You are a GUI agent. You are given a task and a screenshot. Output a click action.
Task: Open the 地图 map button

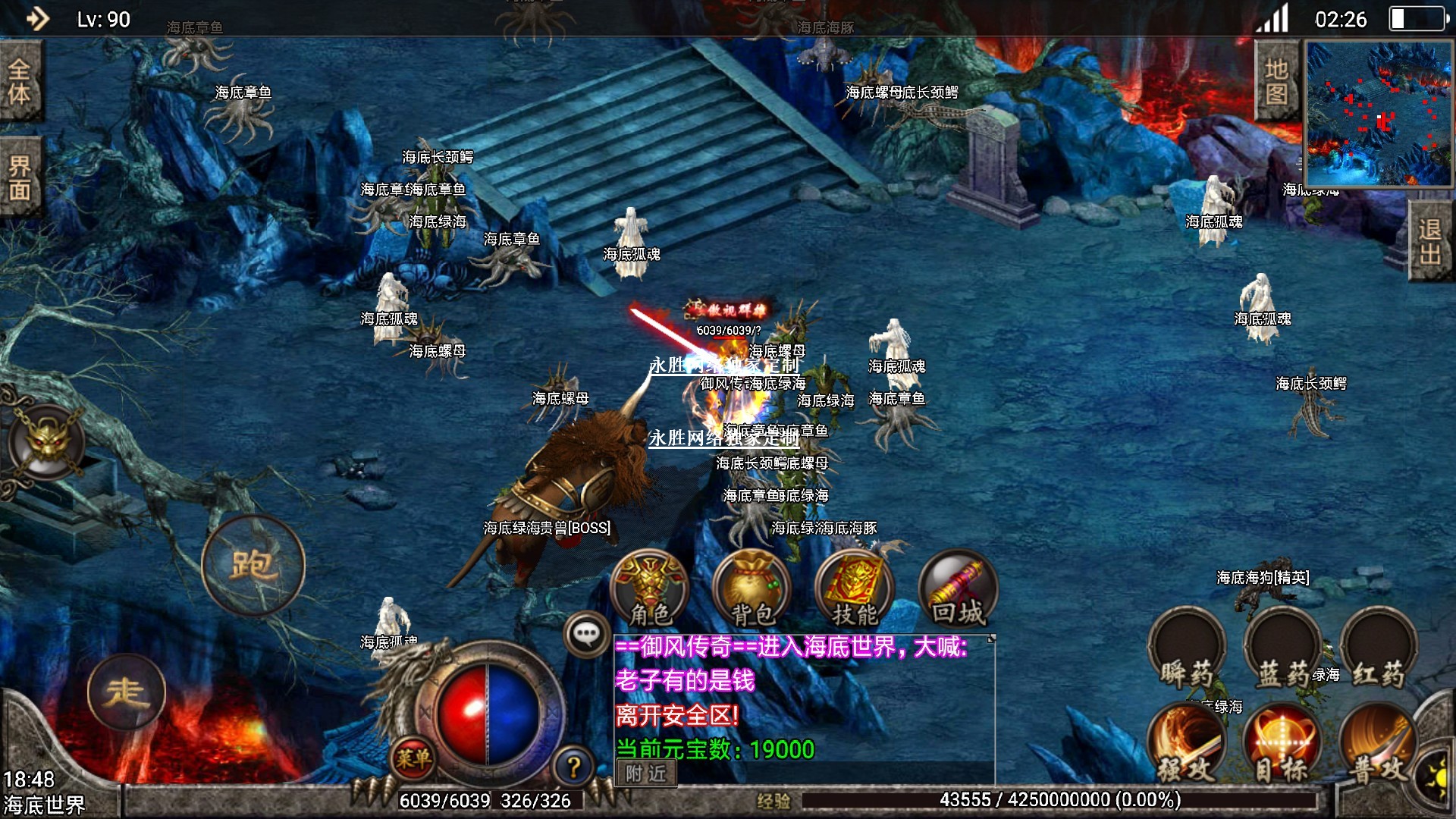point(1277,80)
